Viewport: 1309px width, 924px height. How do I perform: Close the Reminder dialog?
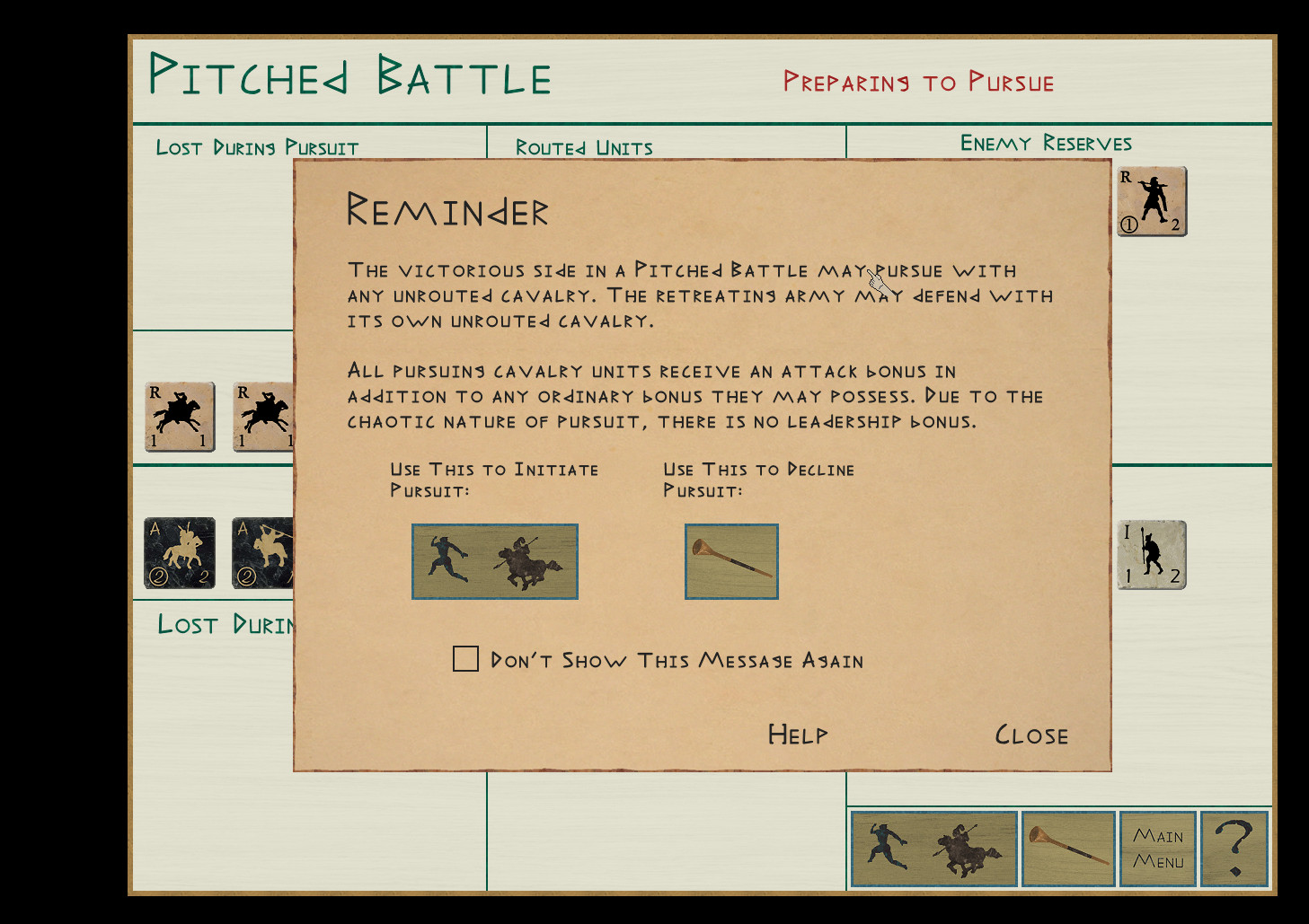click(1031, 735)
